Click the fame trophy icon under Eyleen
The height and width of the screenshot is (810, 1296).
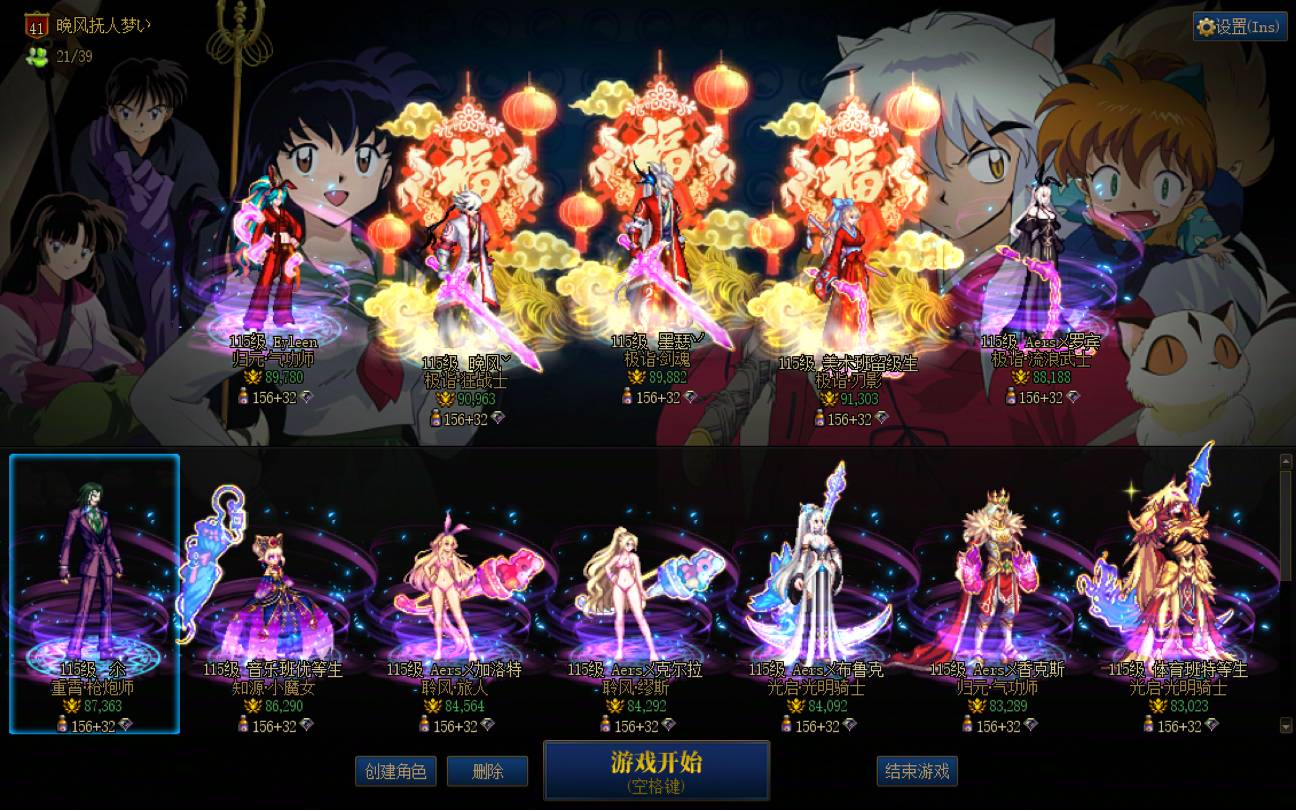pyautogui.click(x=253, y=378)
